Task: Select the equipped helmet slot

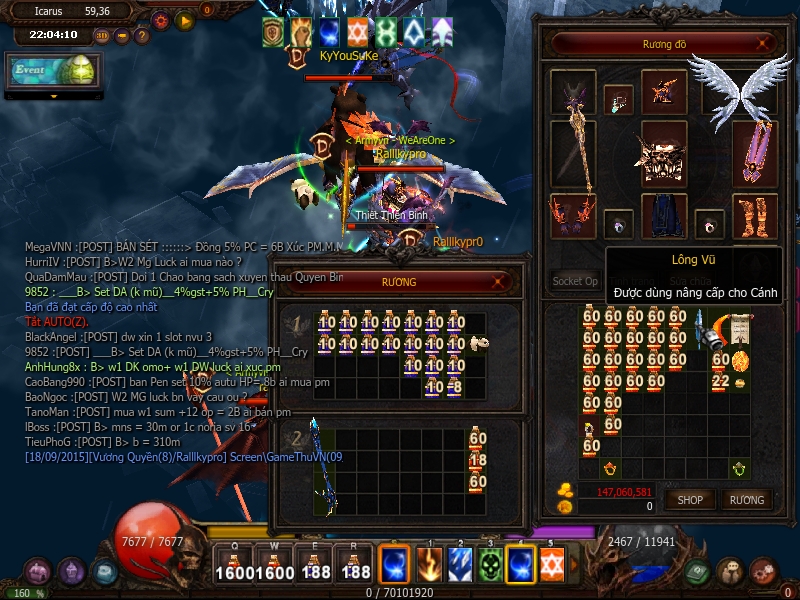Action: (x=663, y=91)
